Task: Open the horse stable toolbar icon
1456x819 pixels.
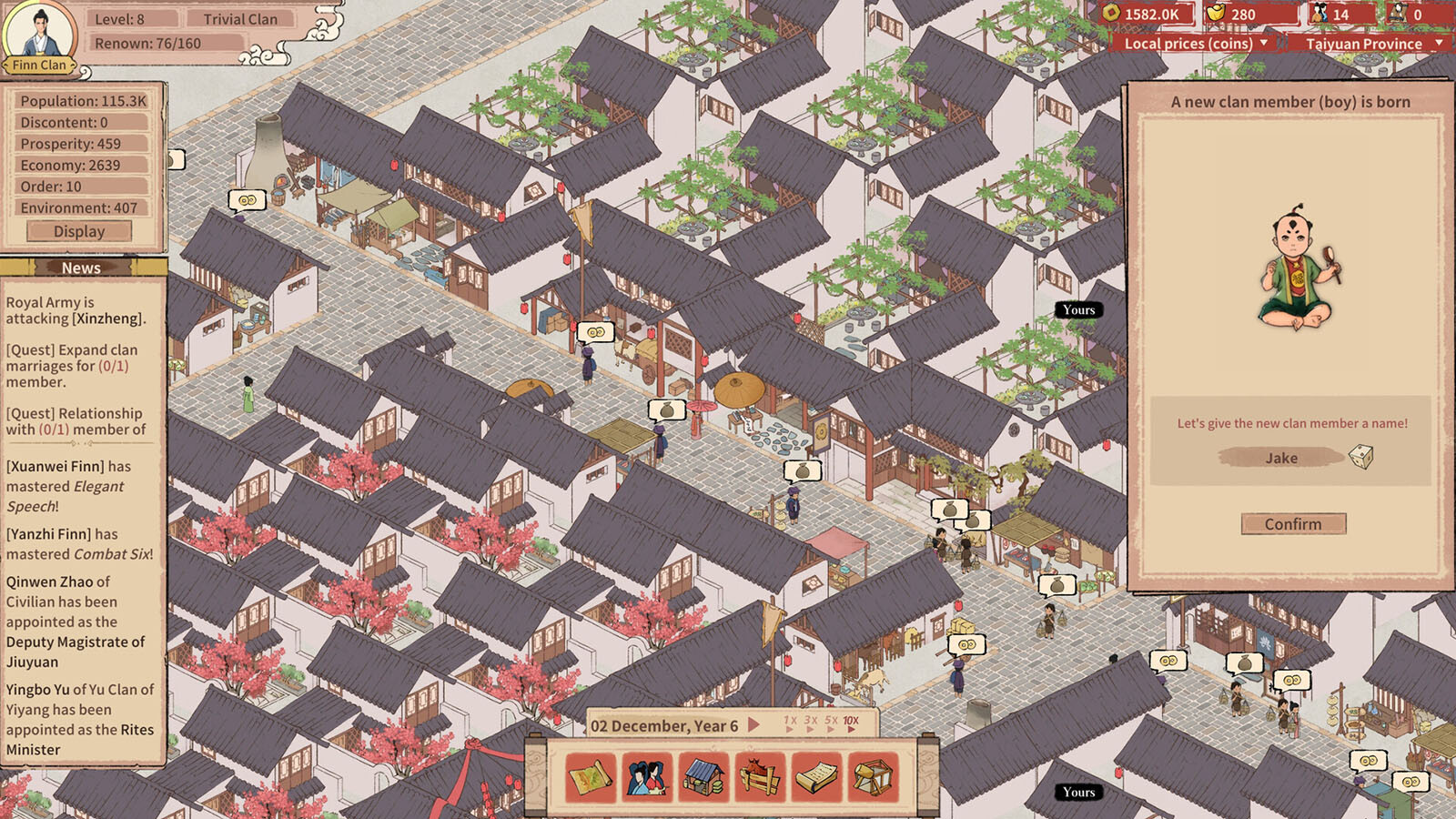Action: (760, 778)
